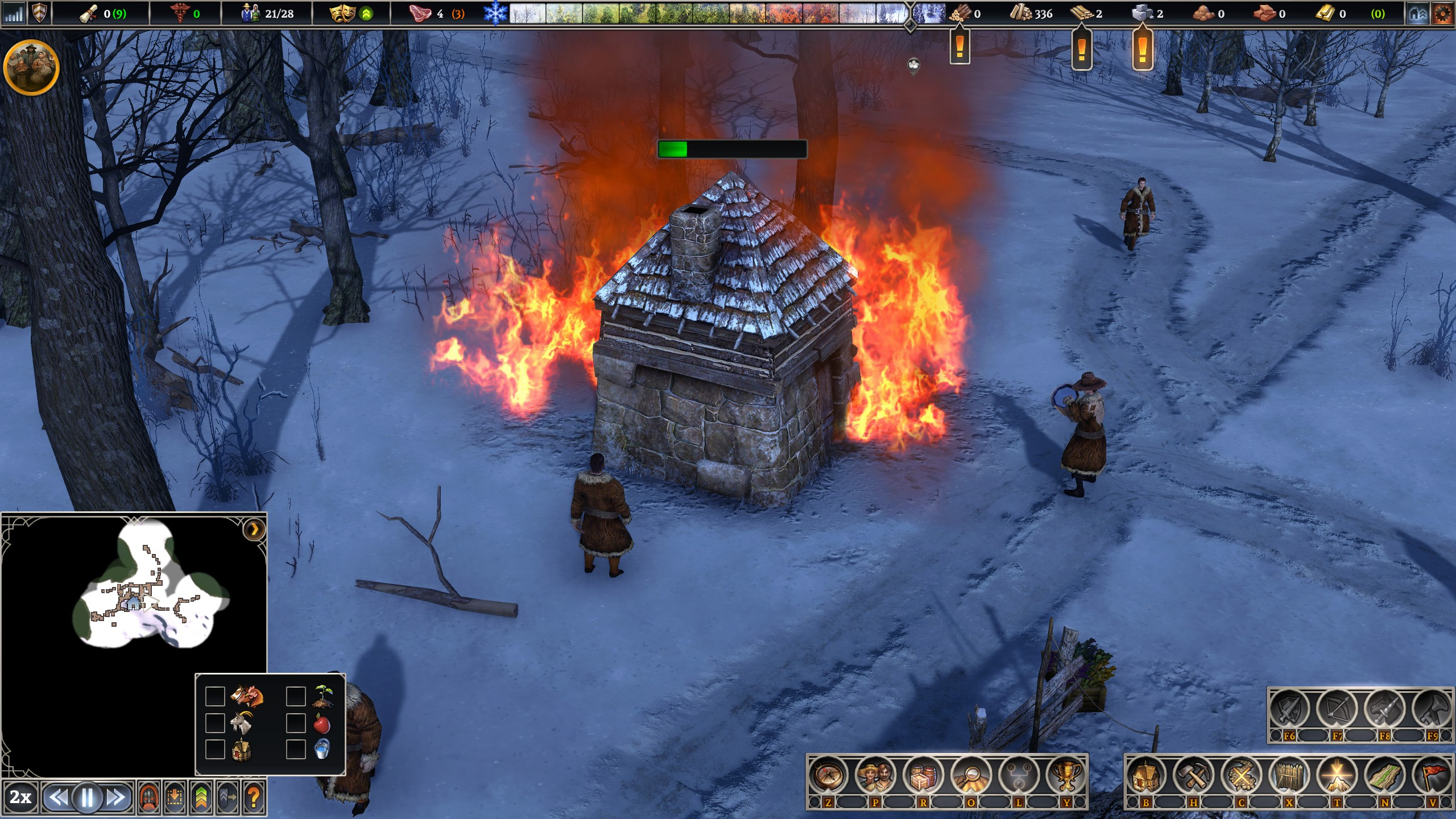Expand the minimap with the arrow button
The width and height of the screenshot is (1456, 819).
pos(254,530)
